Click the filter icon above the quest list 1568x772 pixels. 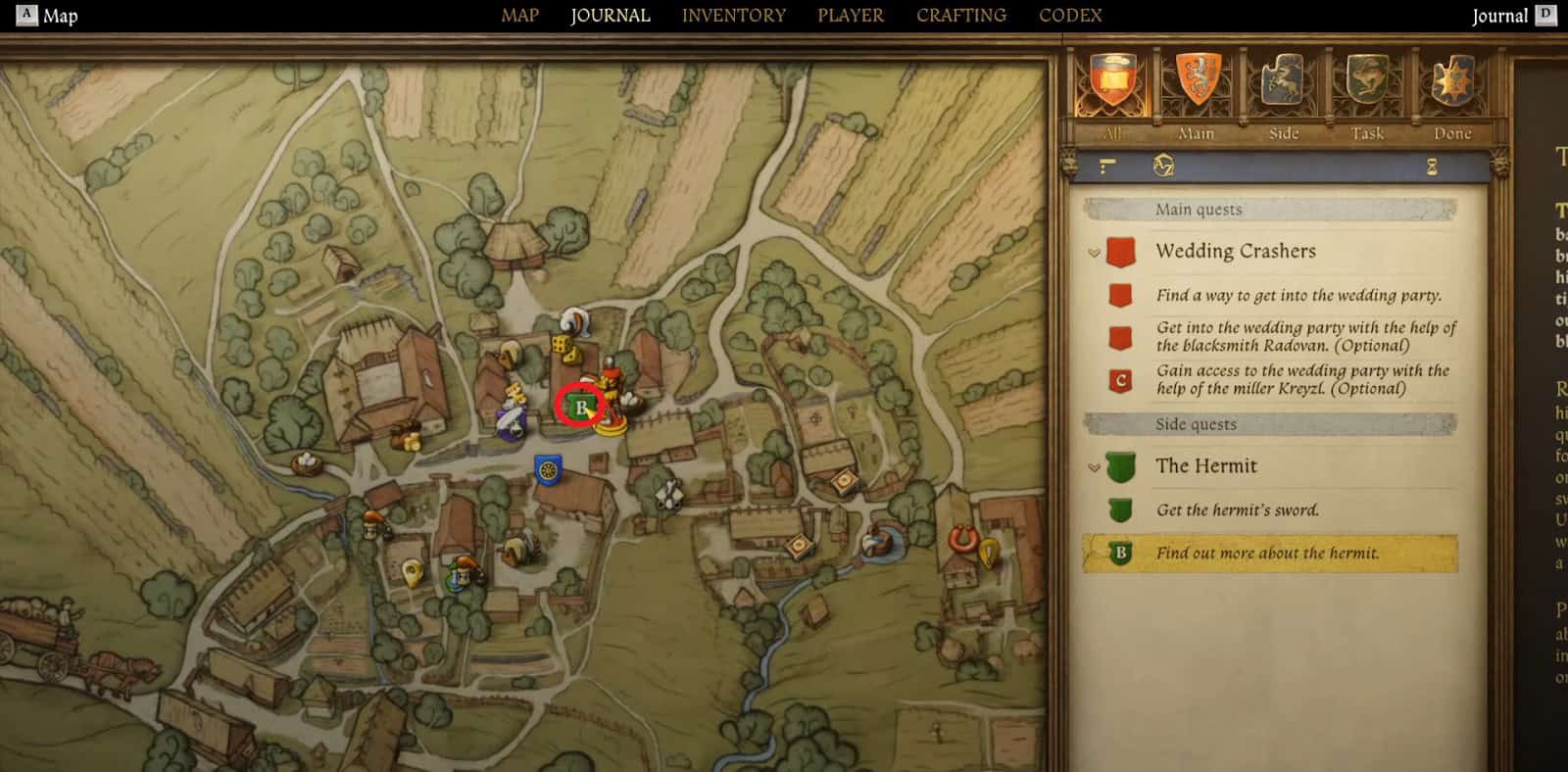(1104, 167)
